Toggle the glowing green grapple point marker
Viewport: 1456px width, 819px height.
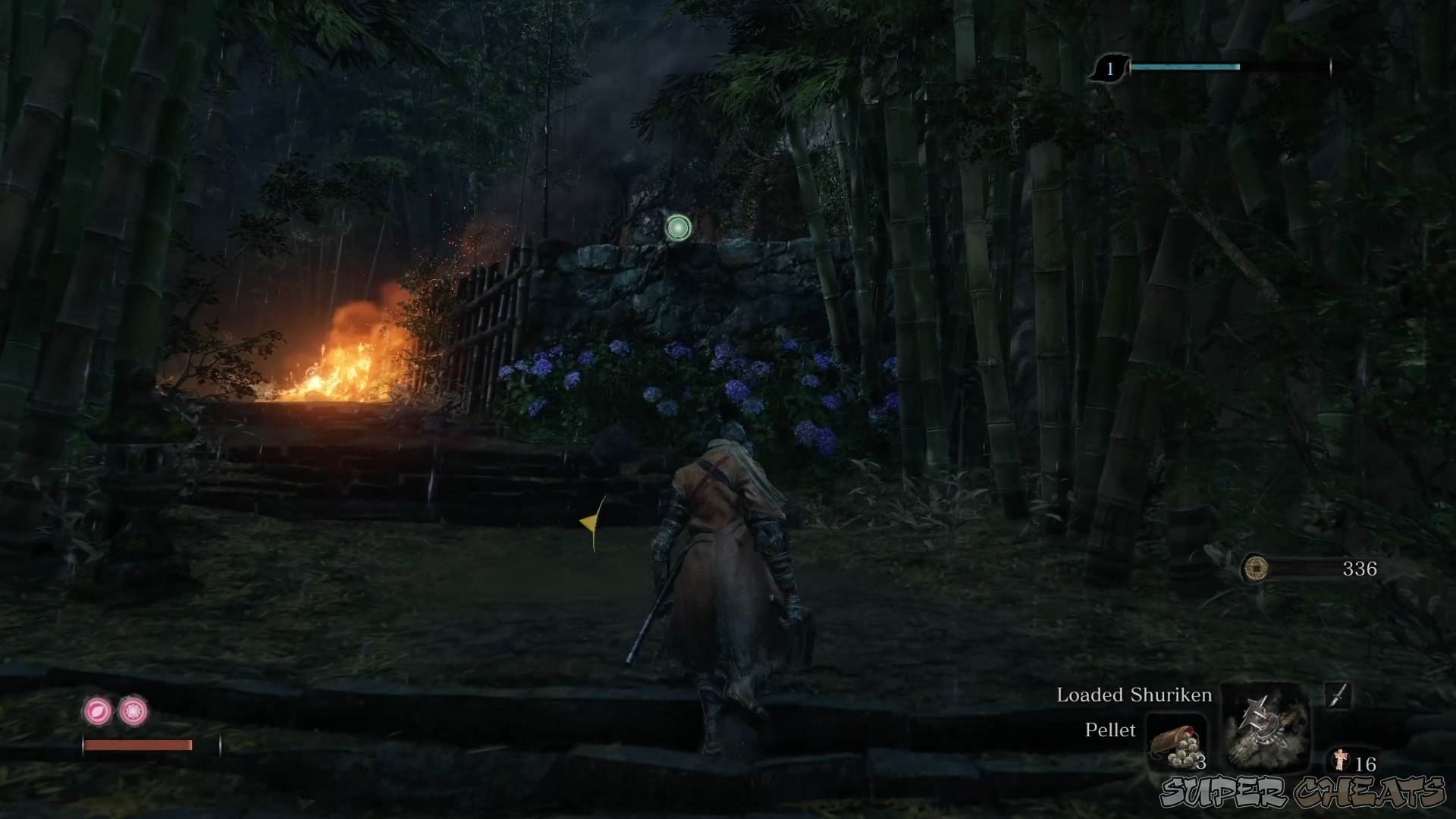[x=677, y=228]
